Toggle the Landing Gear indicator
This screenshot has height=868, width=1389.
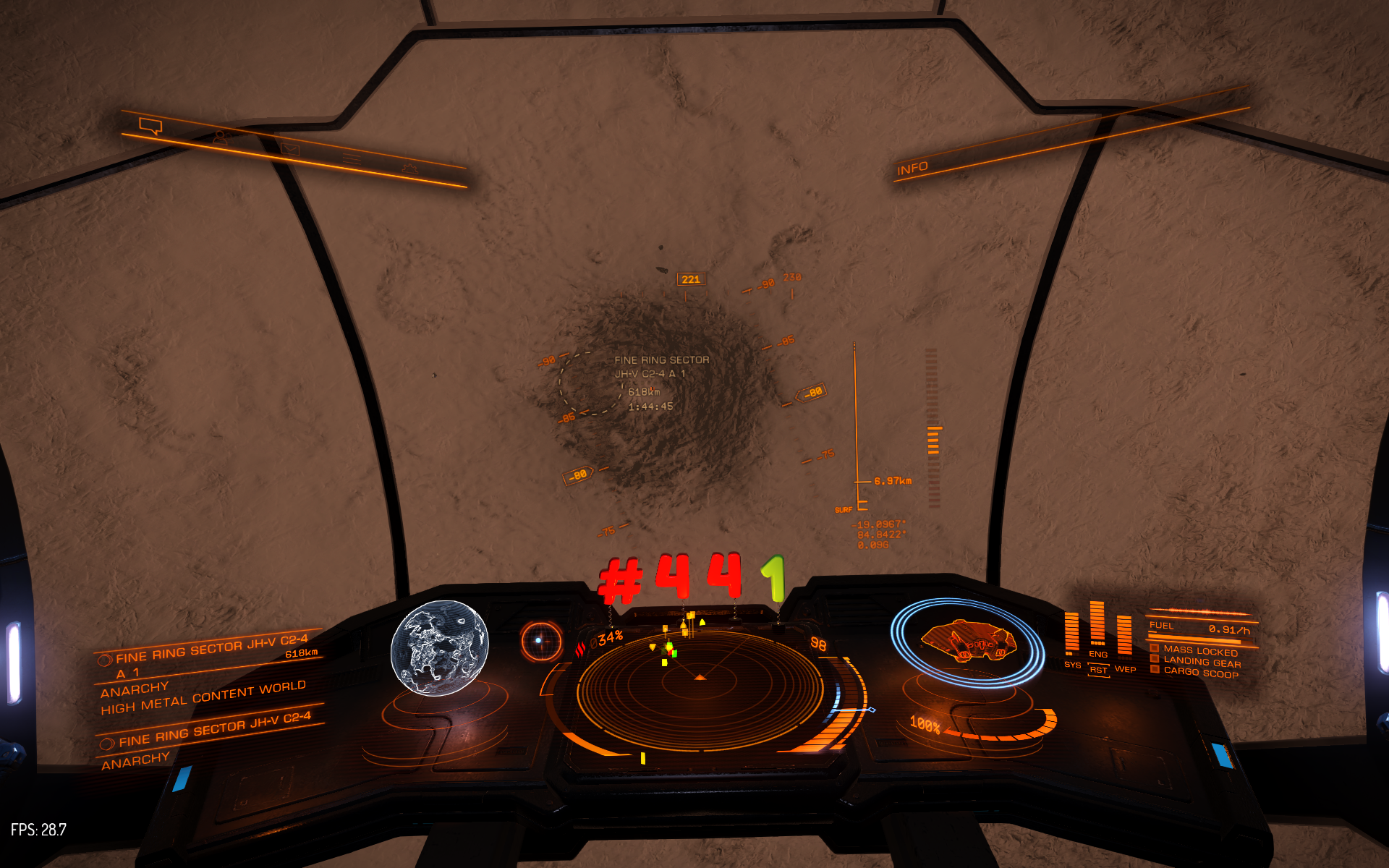[x=1201, y=662]
